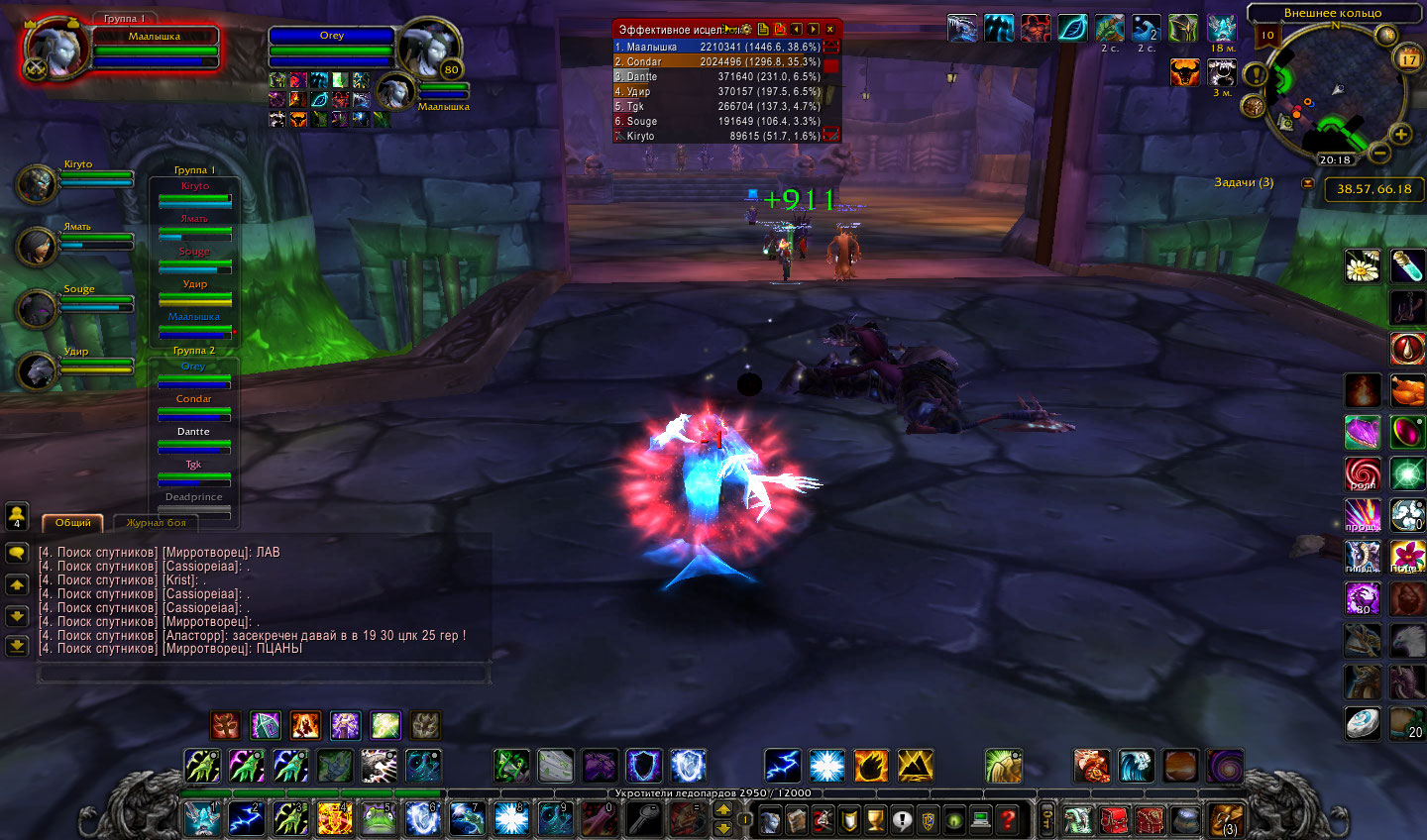The image size is (1427, 840).
Task: Open the gold trophy achievements button
Action: pyautogui.click(x=875, y=819)
